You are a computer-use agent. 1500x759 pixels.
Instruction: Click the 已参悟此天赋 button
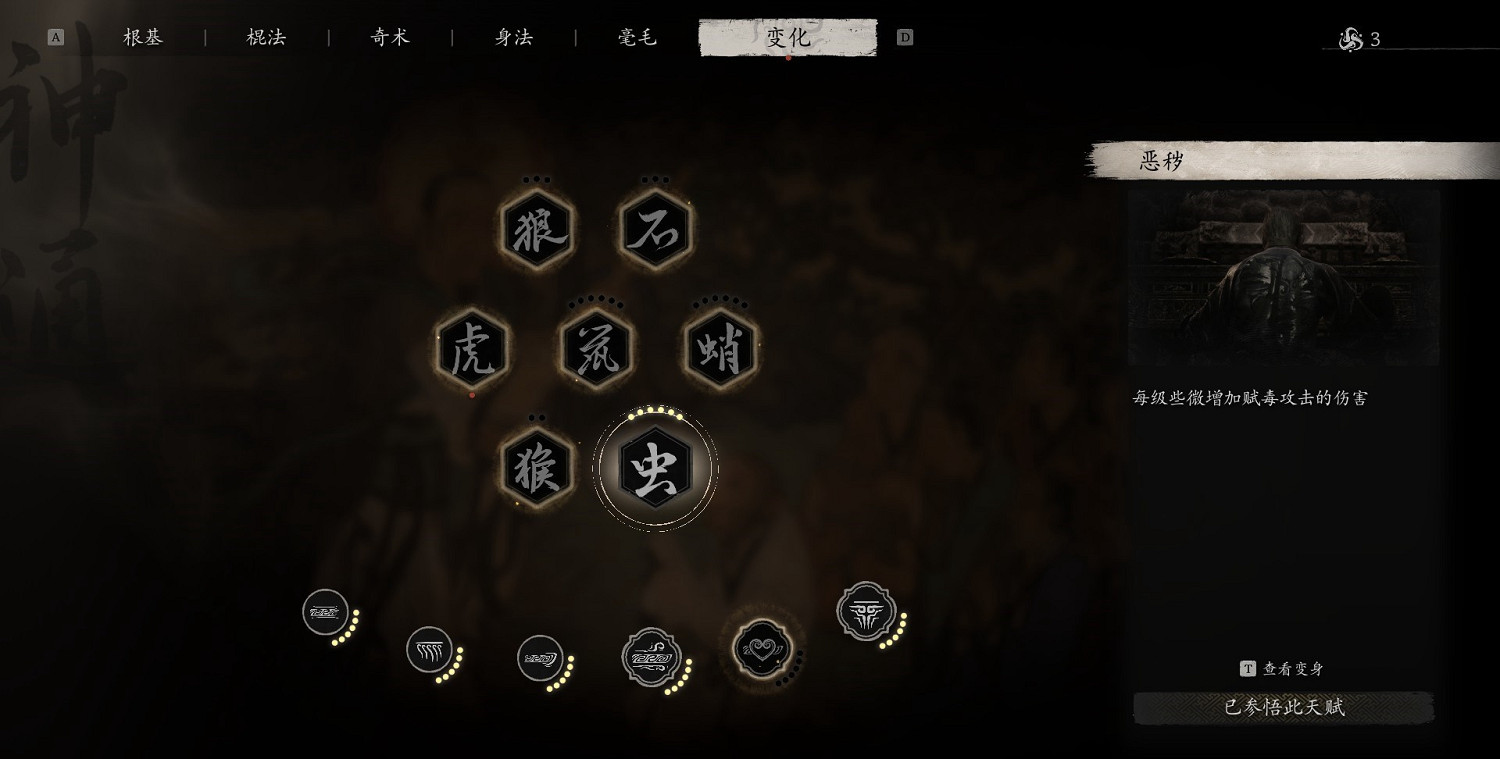pos(1283,708)
